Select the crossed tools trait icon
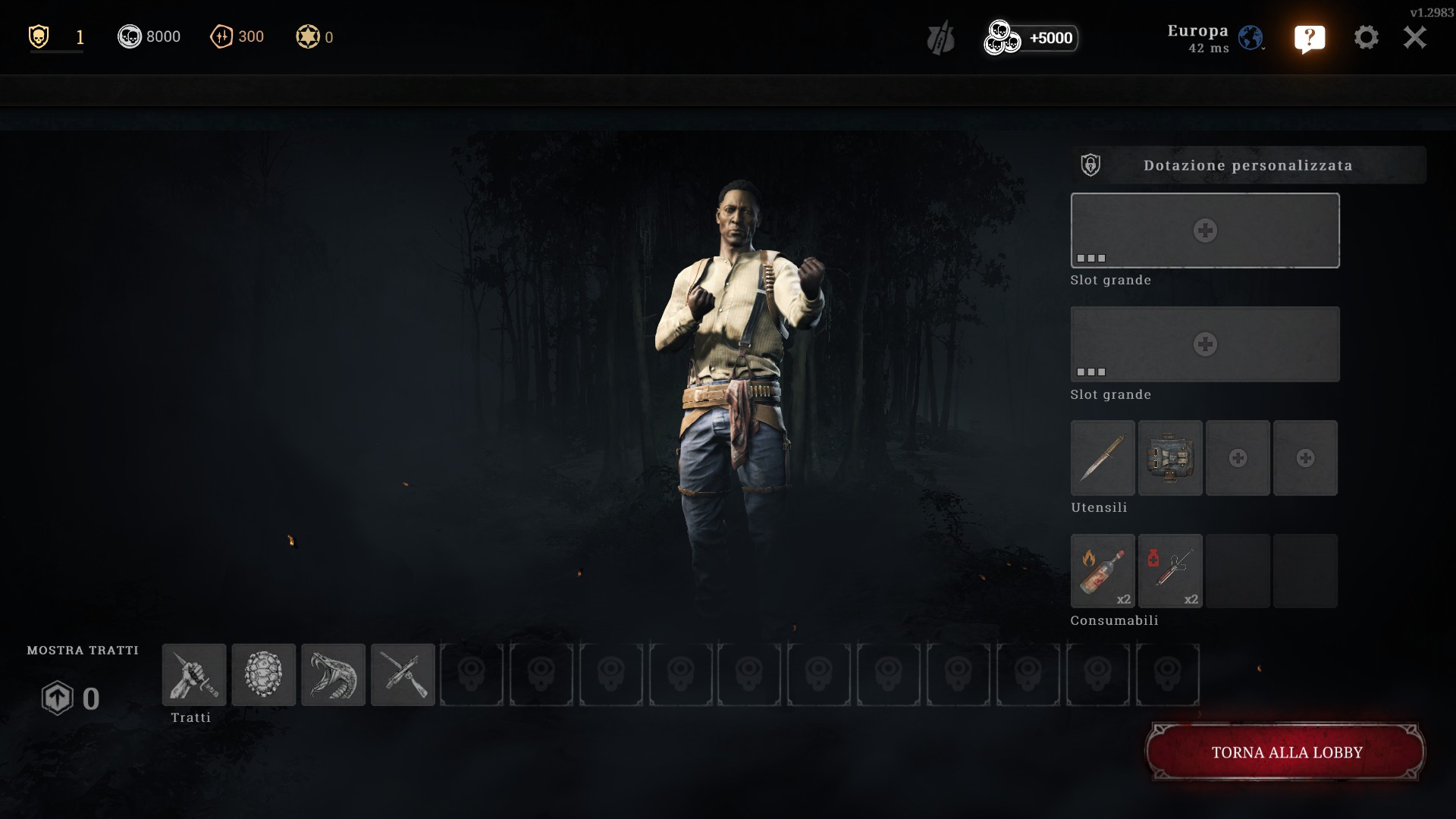 click(403, 675)
